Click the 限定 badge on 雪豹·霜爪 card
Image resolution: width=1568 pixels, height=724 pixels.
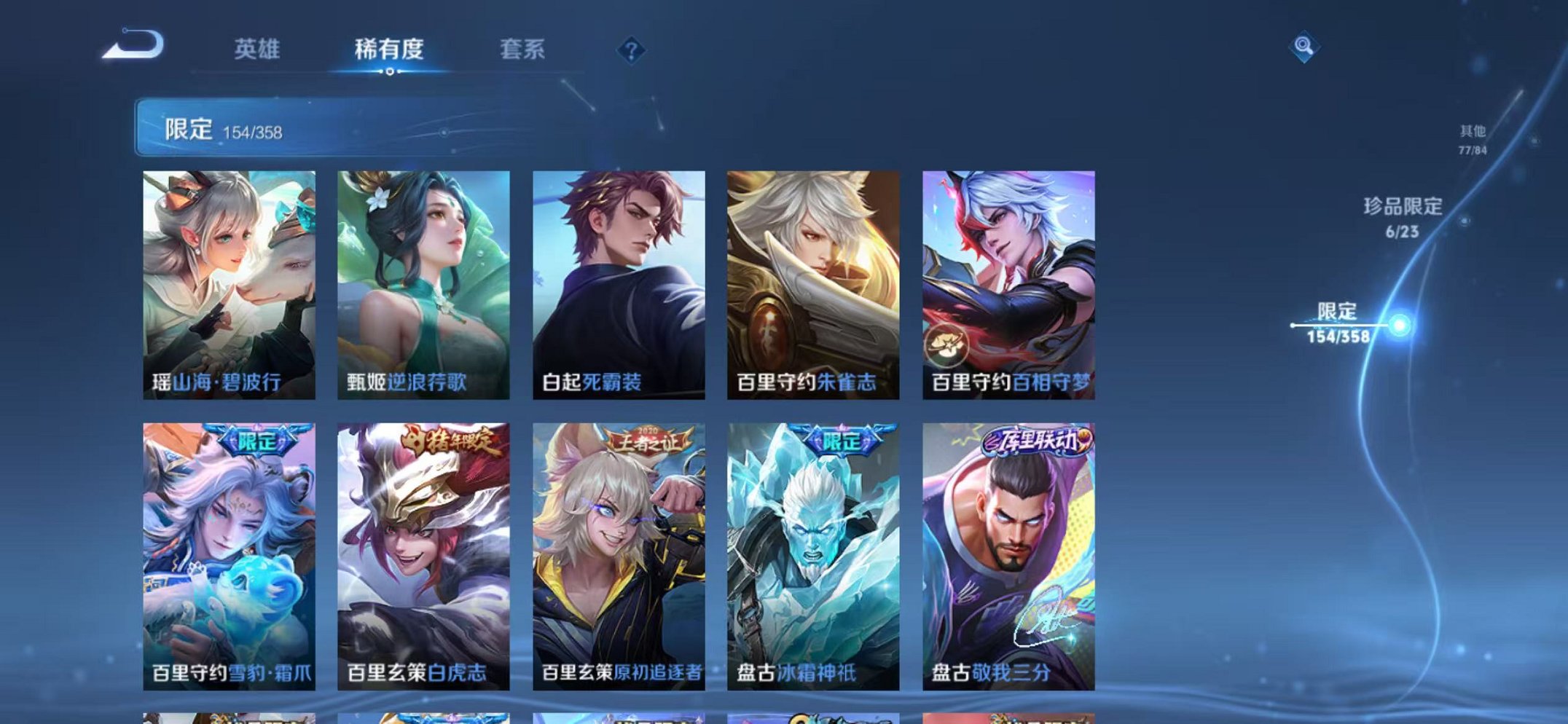click(x=256, y=439)
